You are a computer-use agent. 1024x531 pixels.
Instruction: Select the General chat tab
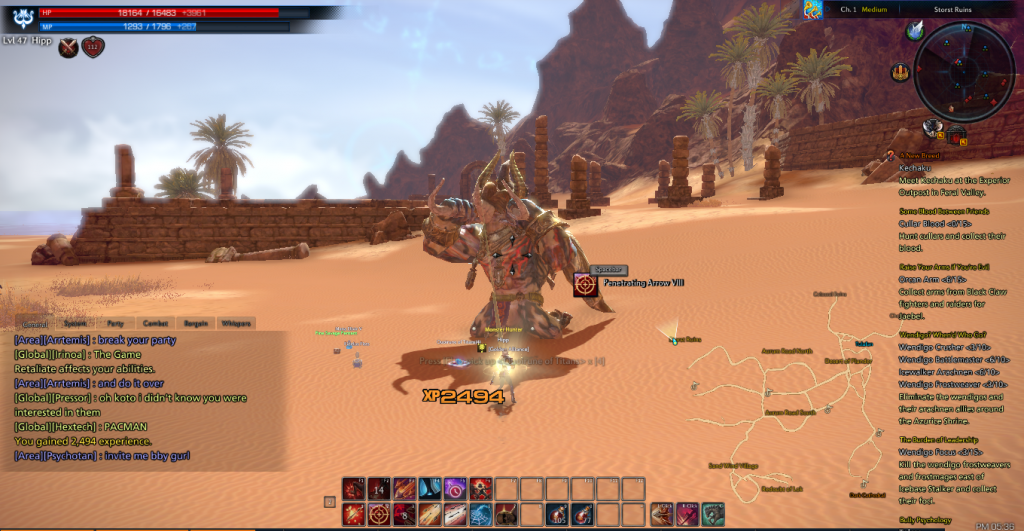(x=34, y=323)
